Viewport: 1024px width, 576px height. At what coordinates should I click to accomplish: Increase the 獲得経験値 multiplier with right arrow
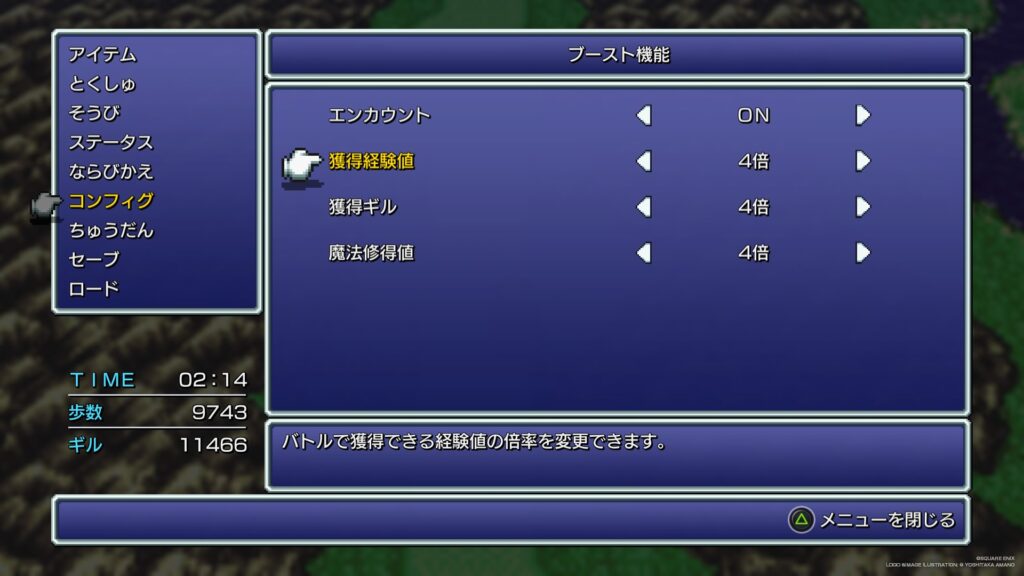tap(863, 161)
